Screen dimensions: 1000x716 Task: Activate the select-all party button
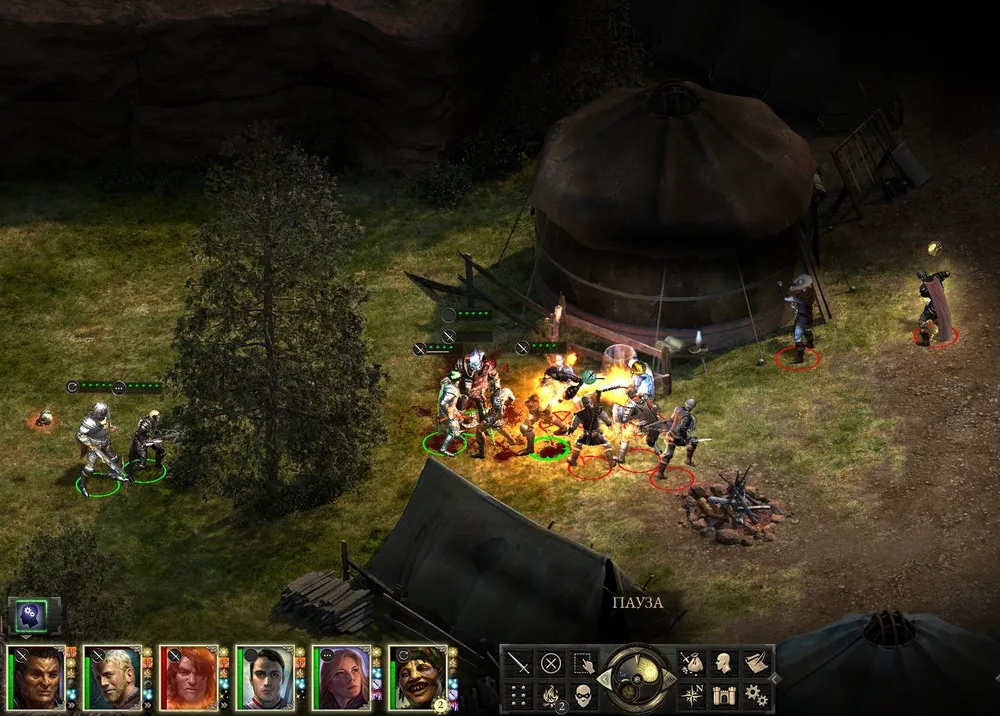582,662
